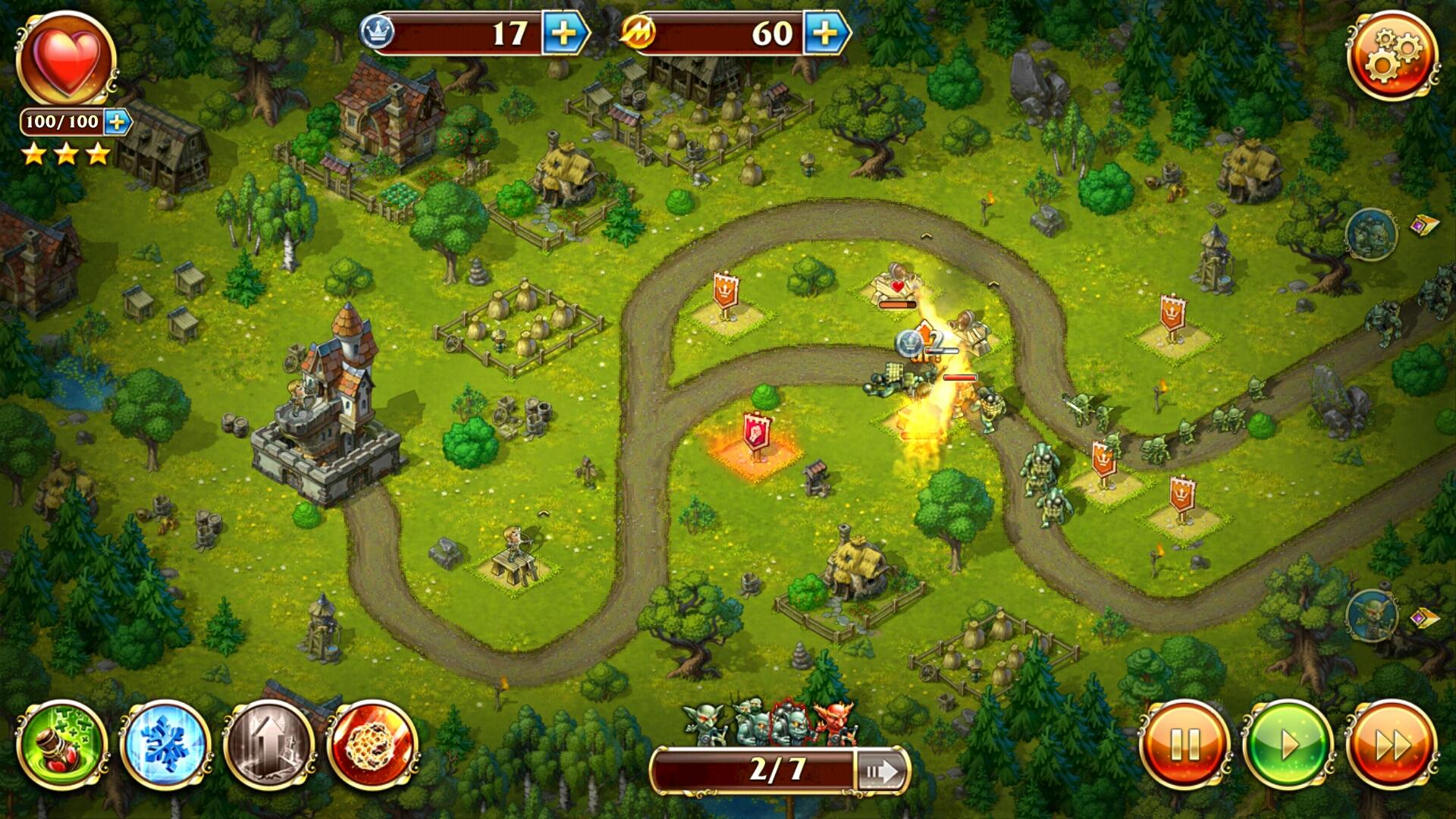This screenshot has width=1456, height=819.
Task: Click the upper troll wave portrait
Action: (x=1371, y=235)
